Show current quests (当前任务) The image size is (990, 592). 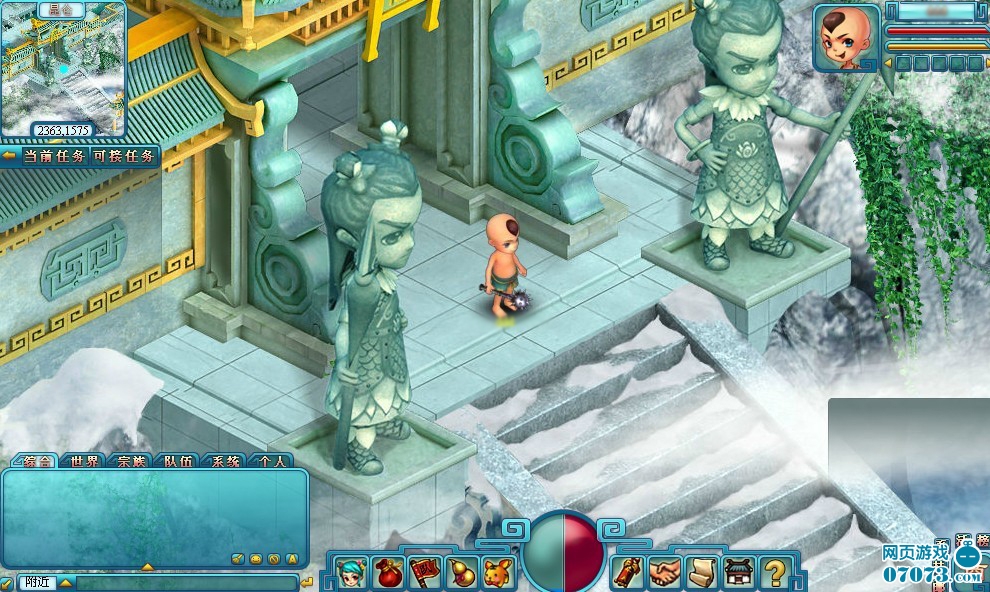pos(53,156)
